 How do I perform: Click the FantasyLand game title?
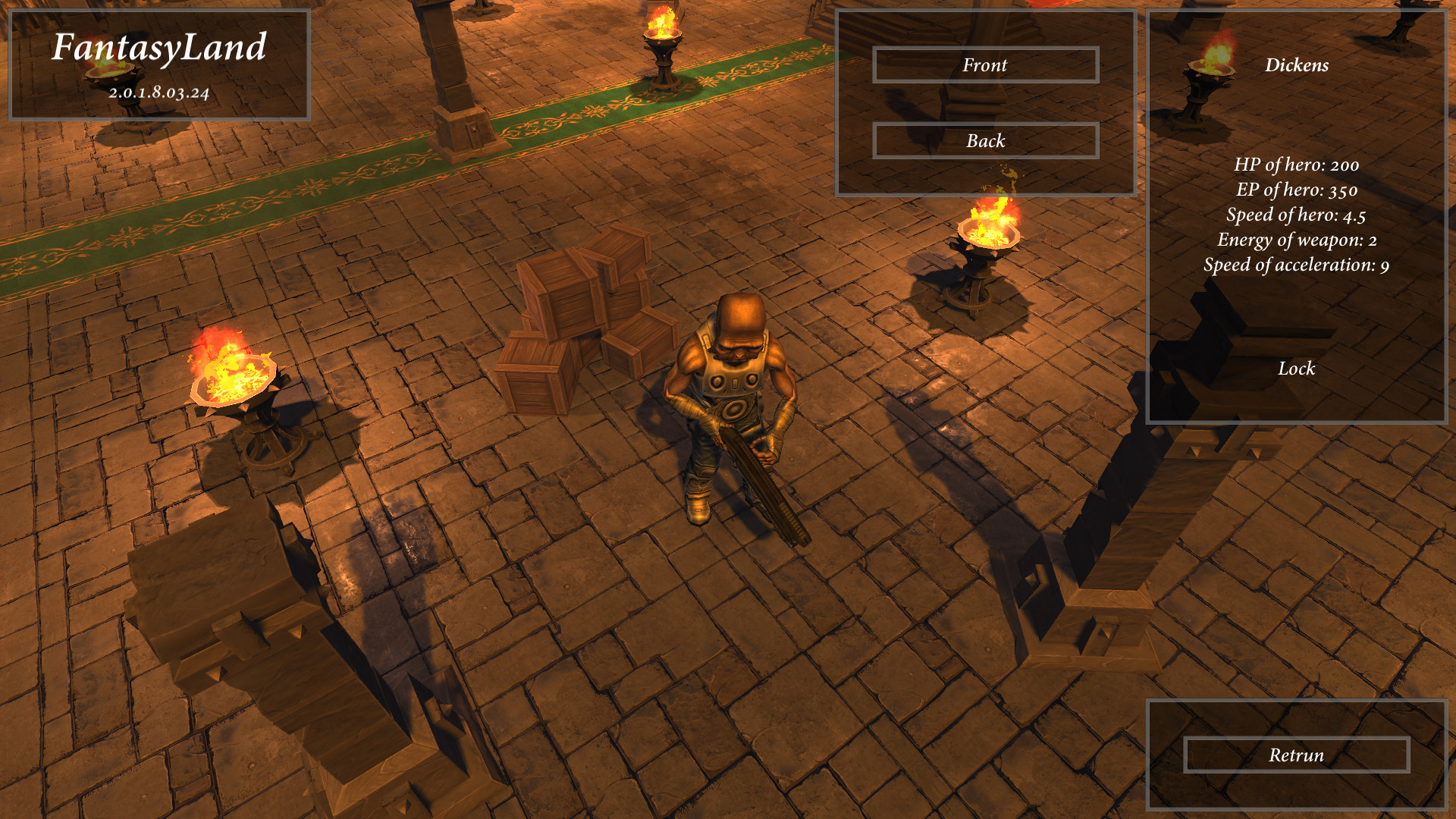(160, 49)
